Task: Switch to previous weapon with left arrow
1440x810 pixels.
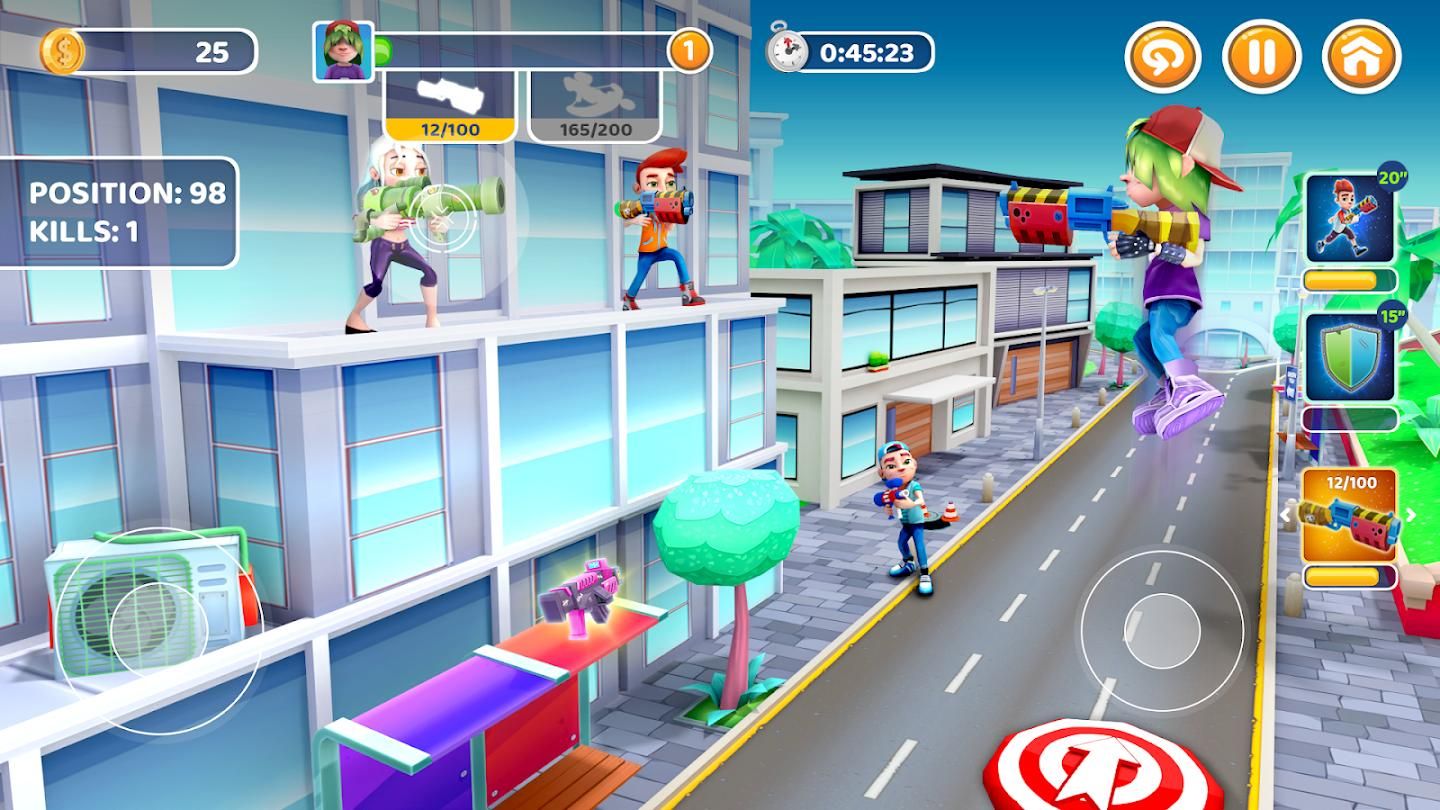Action: click(1287, 515)
